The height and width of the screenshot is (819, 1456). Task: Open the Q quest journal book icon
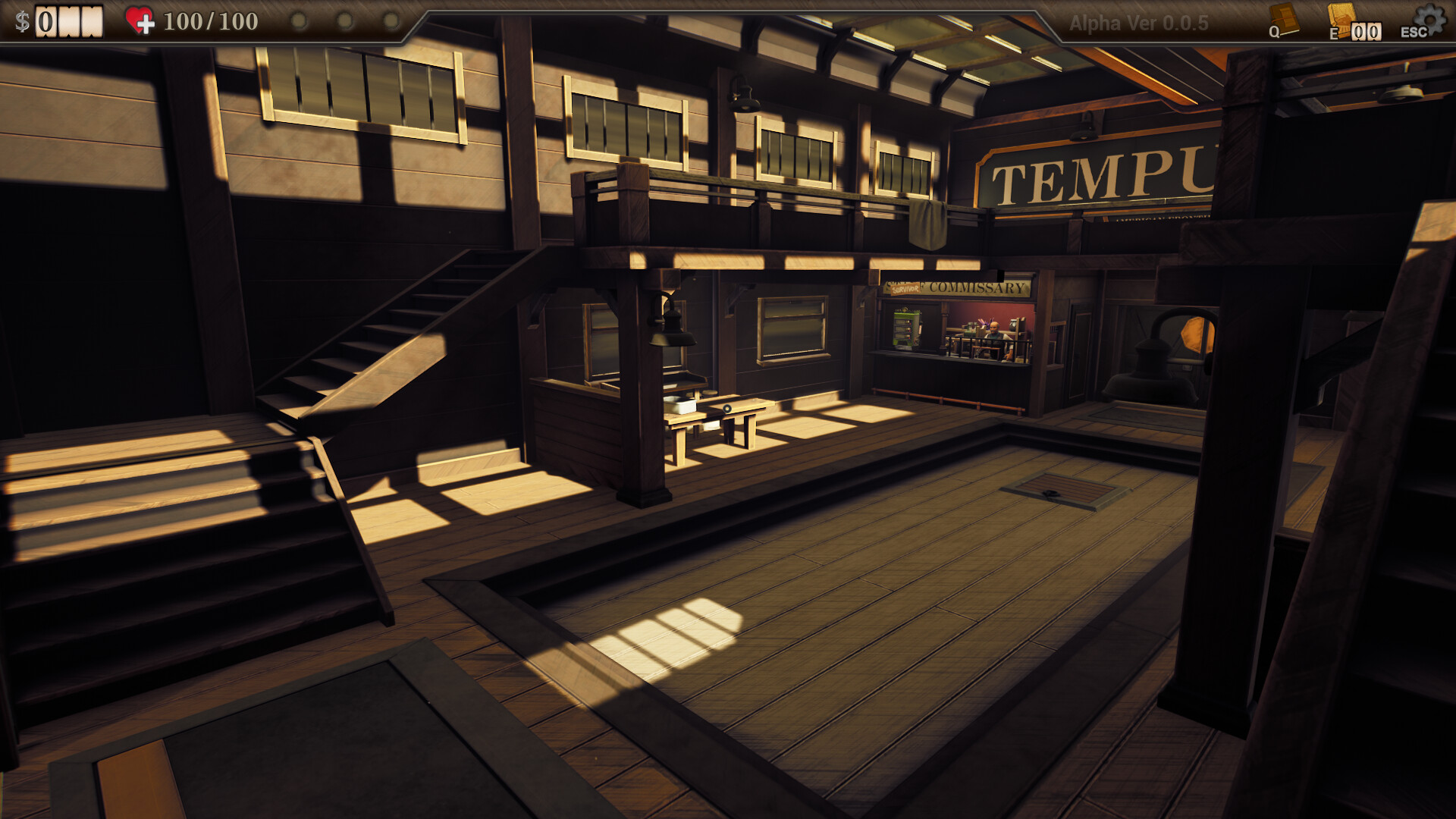(x=1284, y=18)
